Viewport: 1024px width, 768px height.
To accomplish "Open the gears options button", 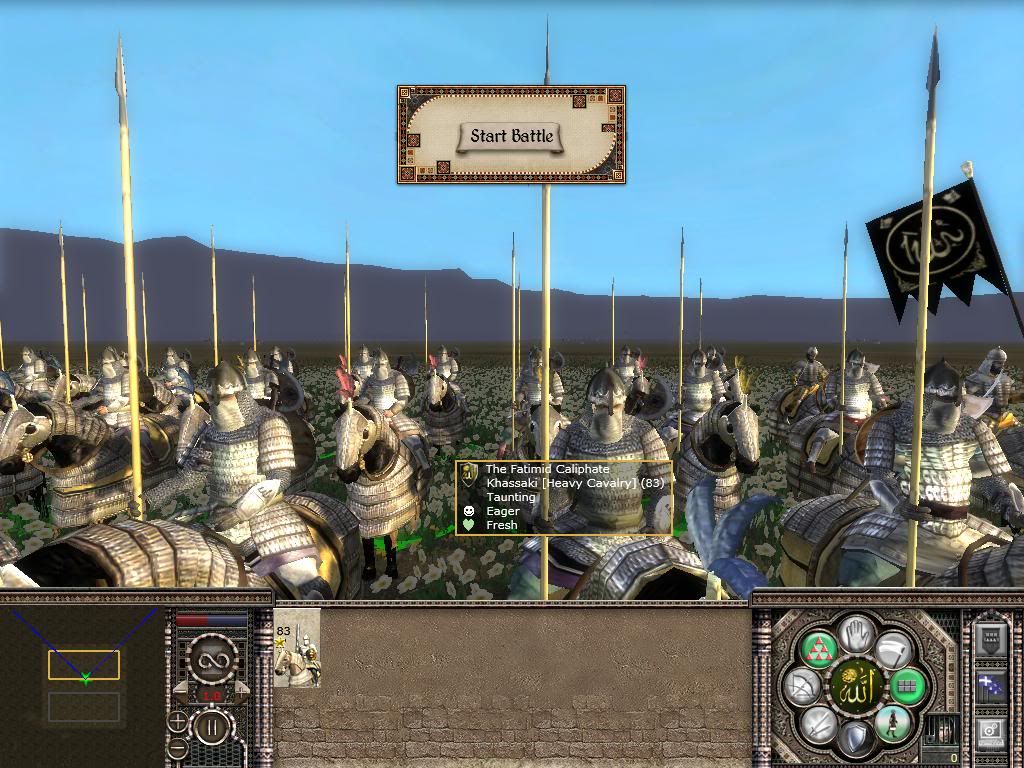I will (x=991, y=732).
